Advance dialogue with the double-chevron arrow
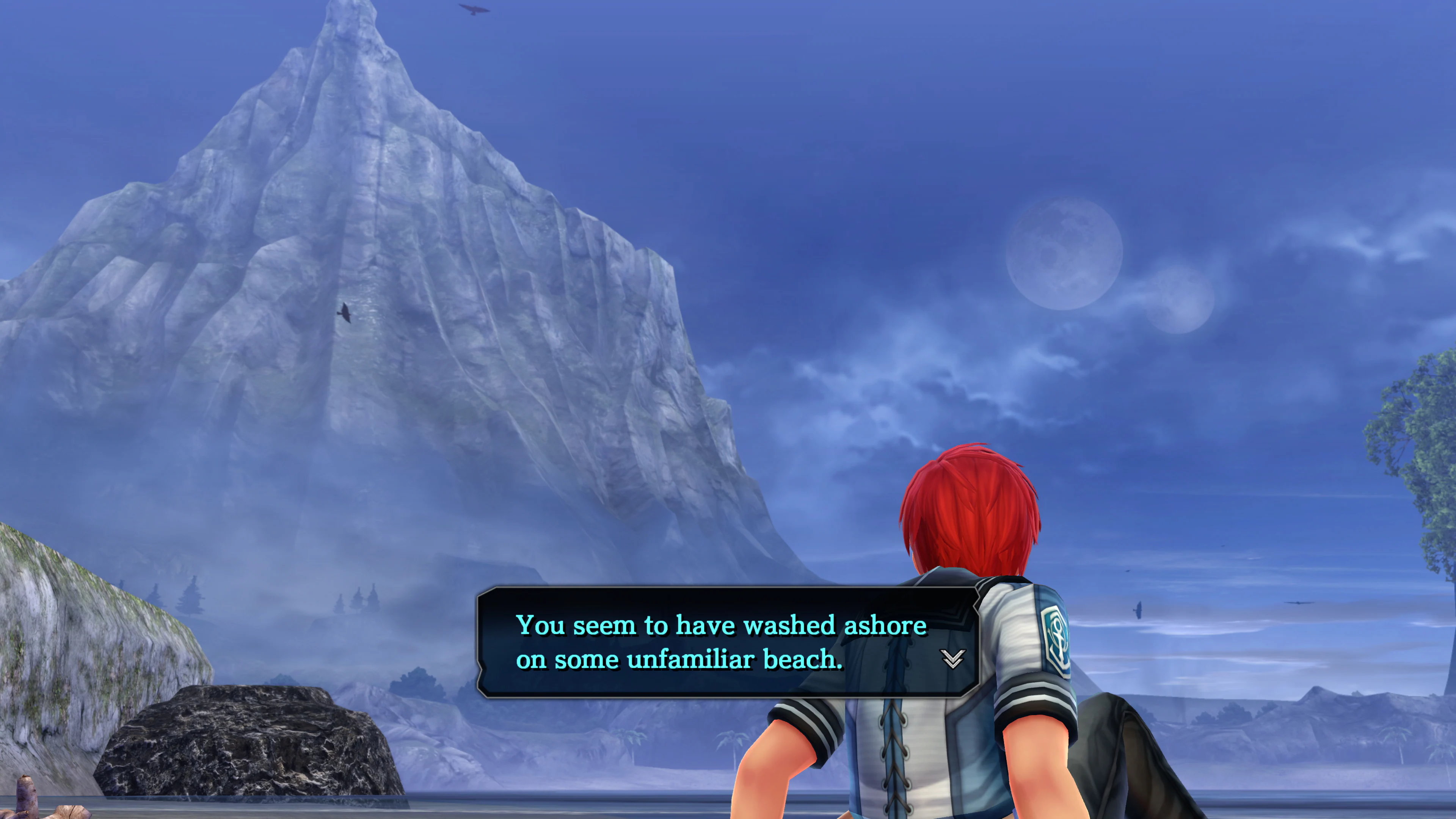The width and height of the screenshot is (1456, 819). click(x=952, y=659)
